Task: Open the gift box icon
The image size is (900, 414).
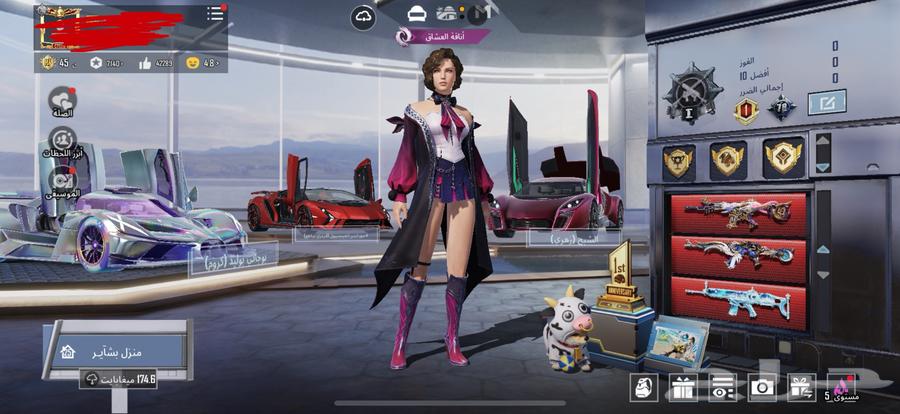Action: pos(682,387)
